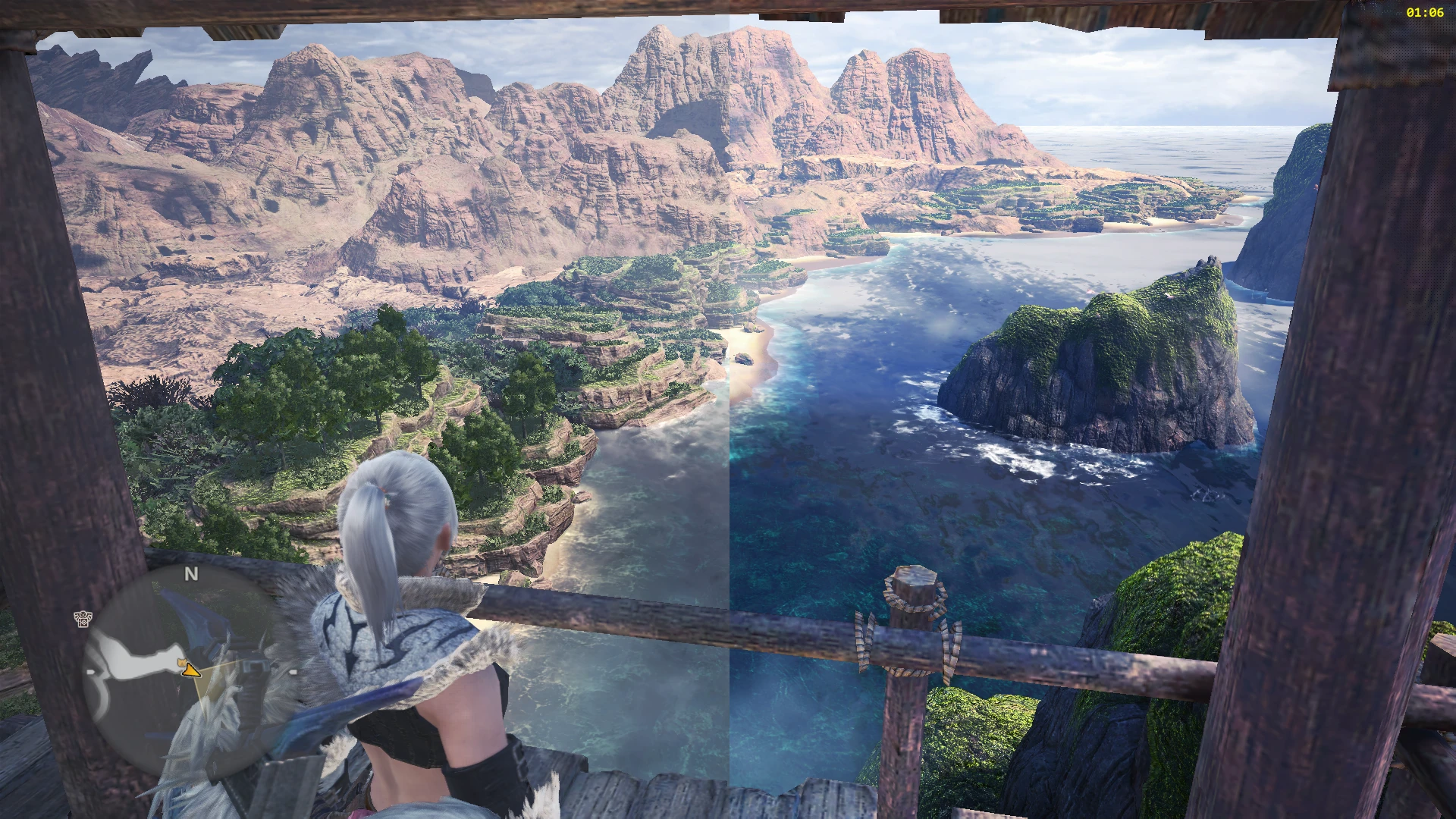Click the N compass marker above the minimap
Image resolution: width=1456 pixels, height=819 pixels.
pyautogui.click(x=191, y=574)
